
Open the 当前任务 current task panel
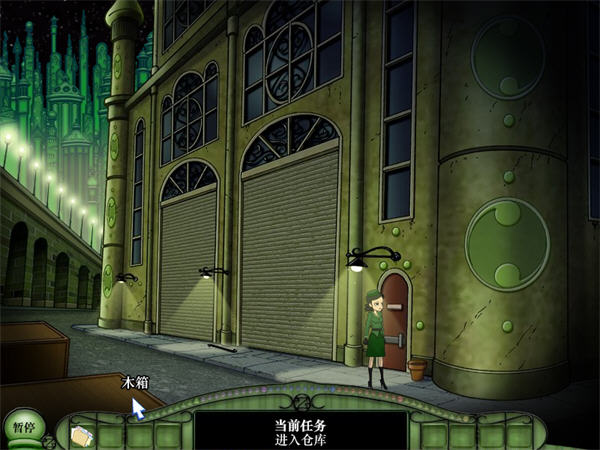point(300,430)
